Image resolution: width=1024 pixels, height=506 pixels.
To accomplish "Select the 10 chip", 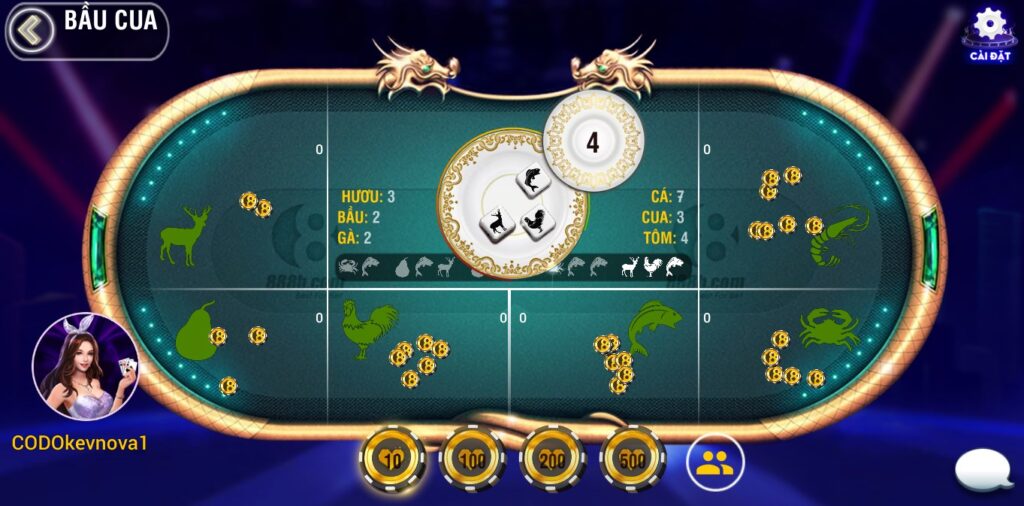I will tap(392, 460).
